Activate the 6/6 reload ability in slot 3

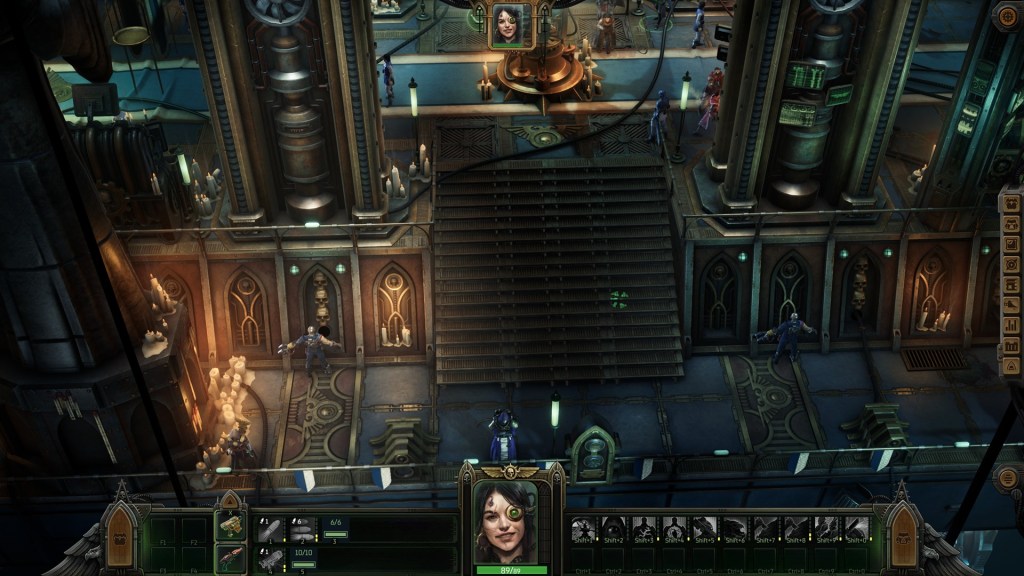click(337, 528)
